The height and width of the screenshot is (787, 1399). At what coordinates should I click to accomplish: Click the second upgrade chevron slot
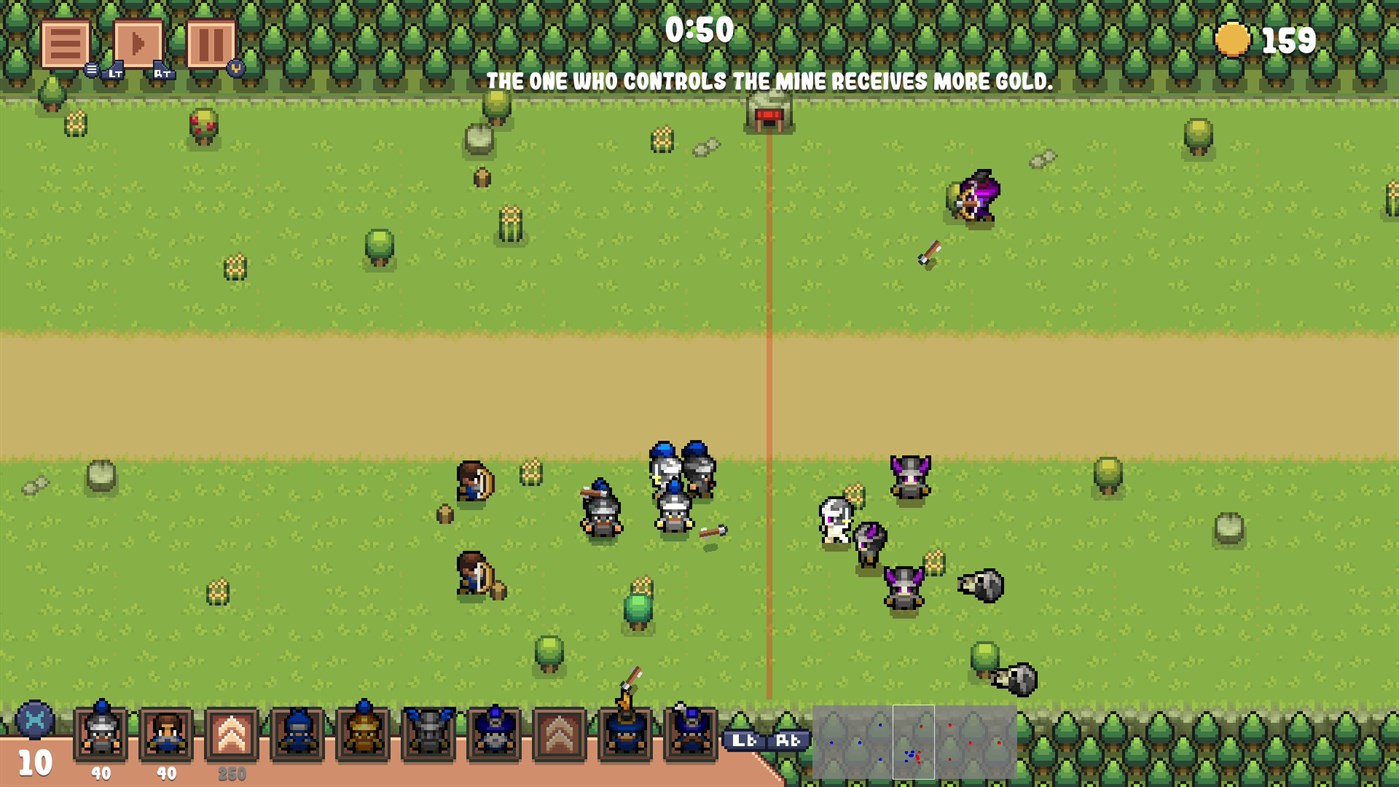[x=558, y=735]
